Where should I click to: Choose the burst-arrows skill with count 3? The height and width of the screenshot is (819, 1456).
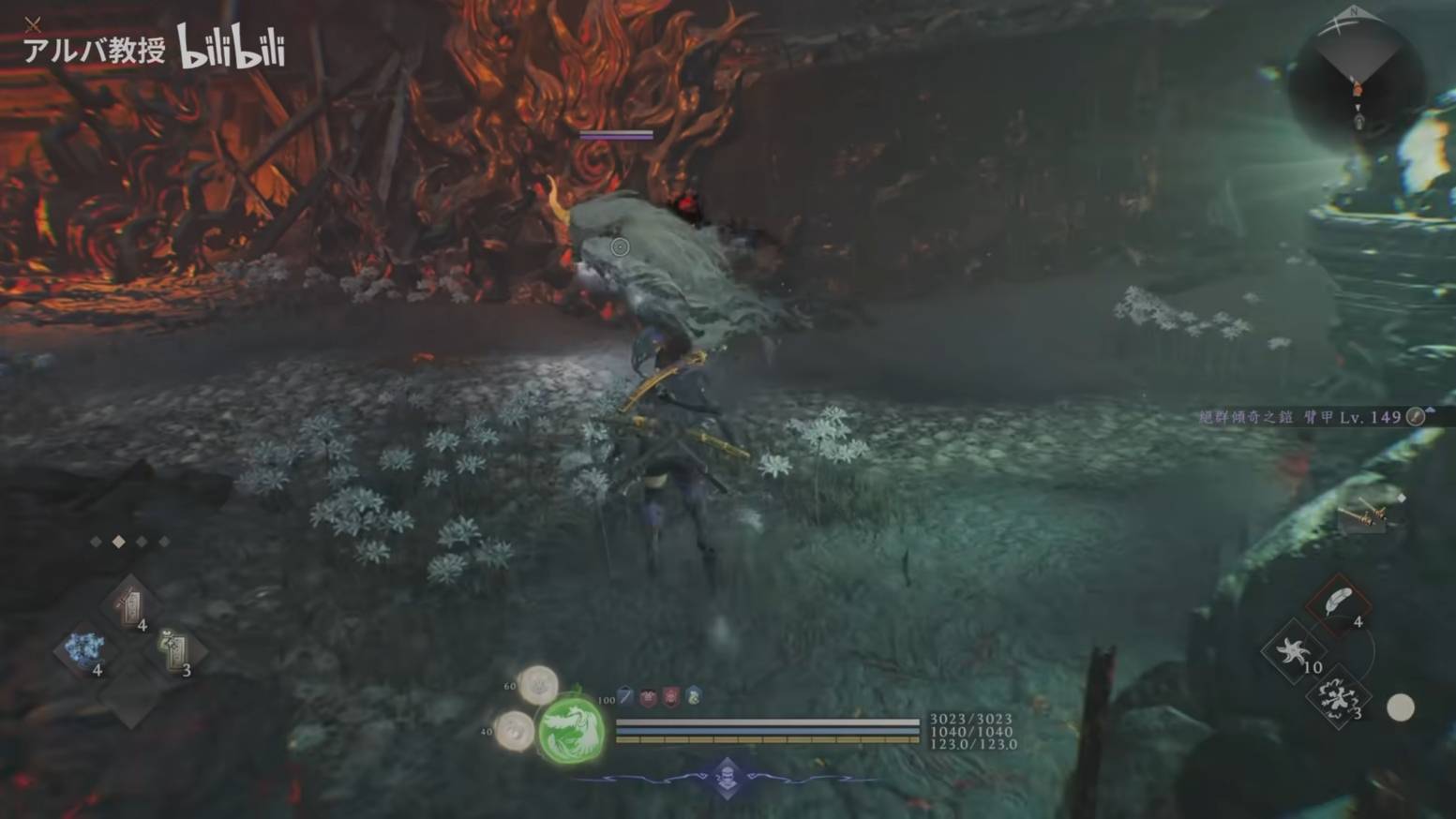[x=1338, y=698]
